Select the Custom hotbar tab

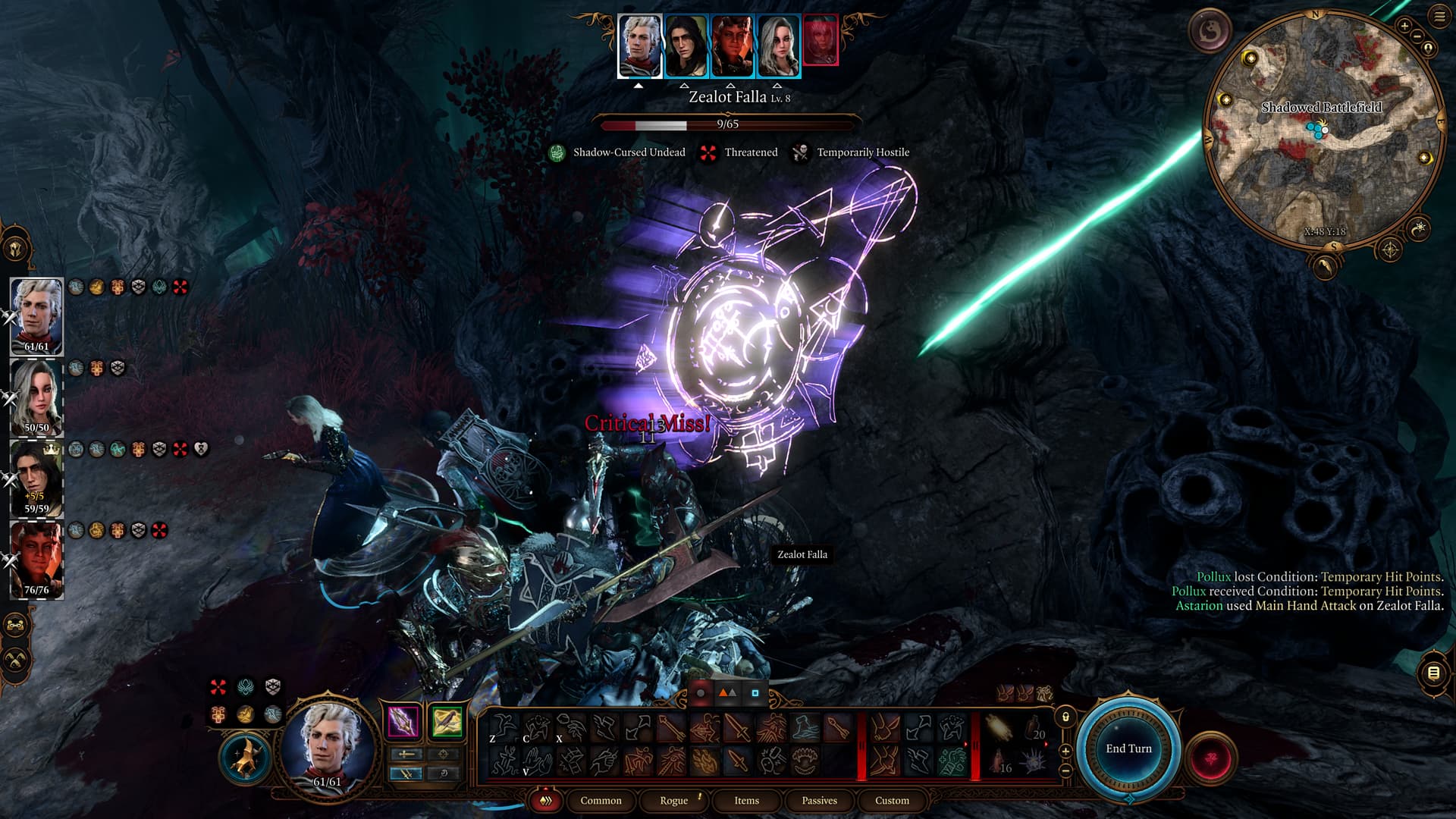[x=892, y=801]
